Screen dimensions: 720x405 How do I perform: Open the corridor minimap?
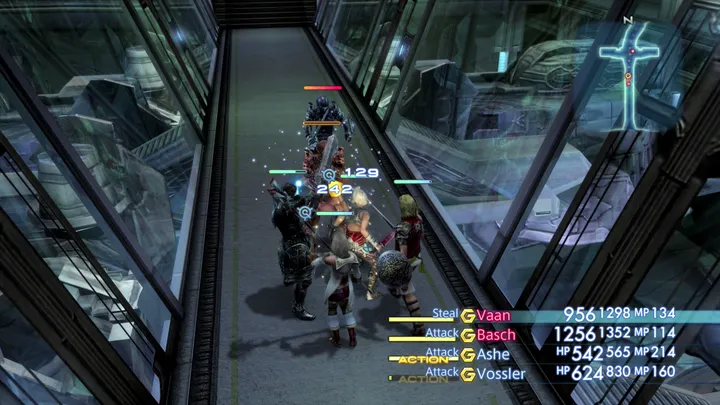[630, 73]
